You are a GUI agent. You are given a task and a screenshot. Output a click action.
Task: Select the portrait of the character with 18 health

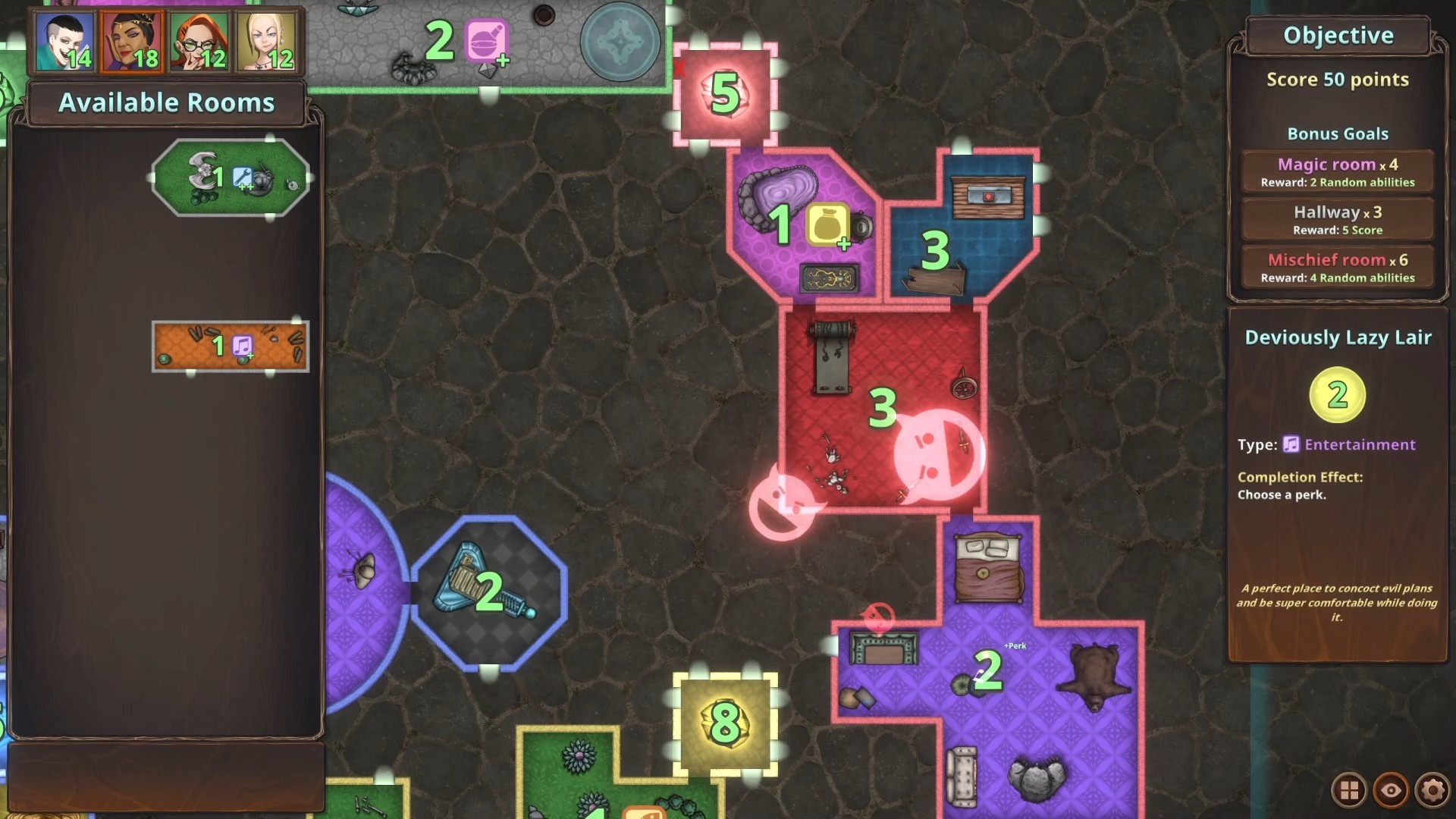click(130, 43)
